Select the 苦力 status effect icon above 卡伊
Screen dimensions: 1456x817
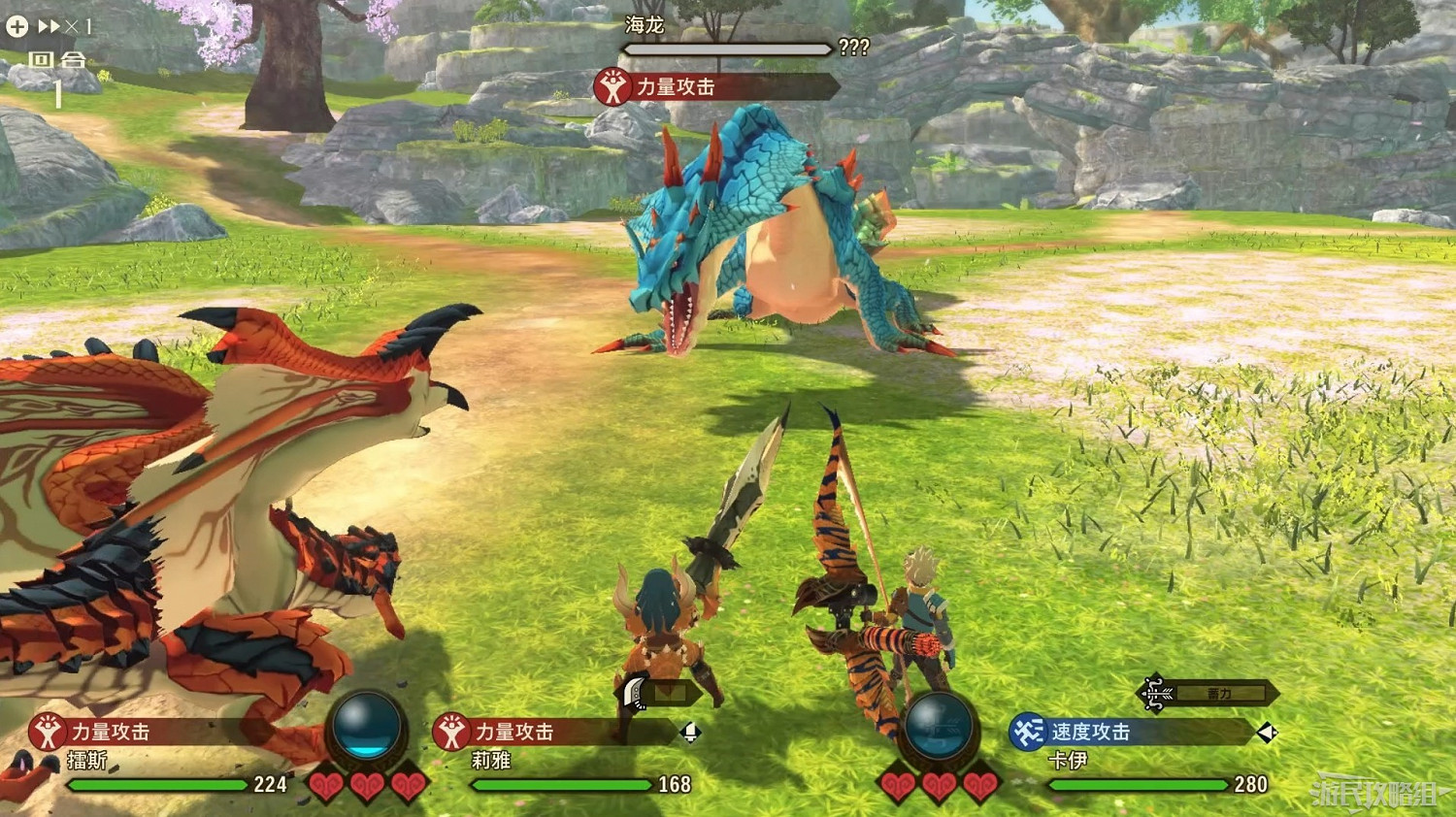click(x=1154, y=692)
